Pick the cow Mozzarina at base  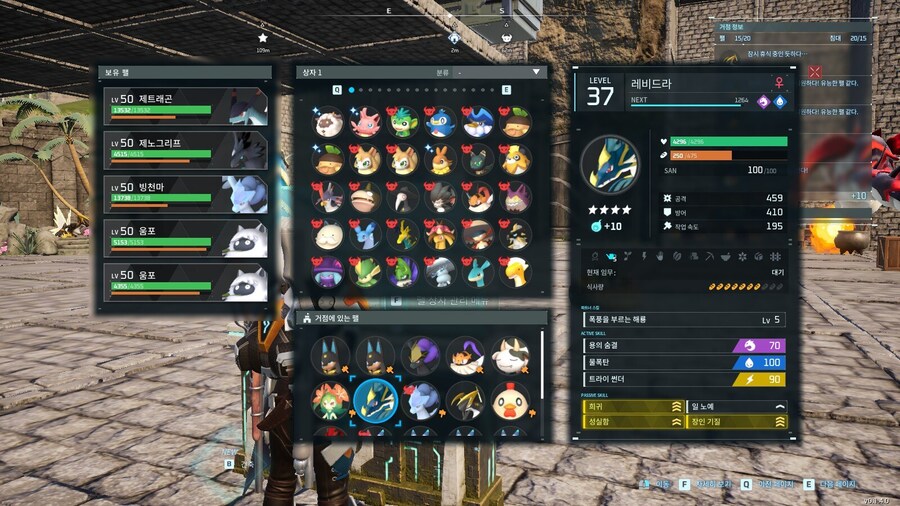tap(510, 356)
